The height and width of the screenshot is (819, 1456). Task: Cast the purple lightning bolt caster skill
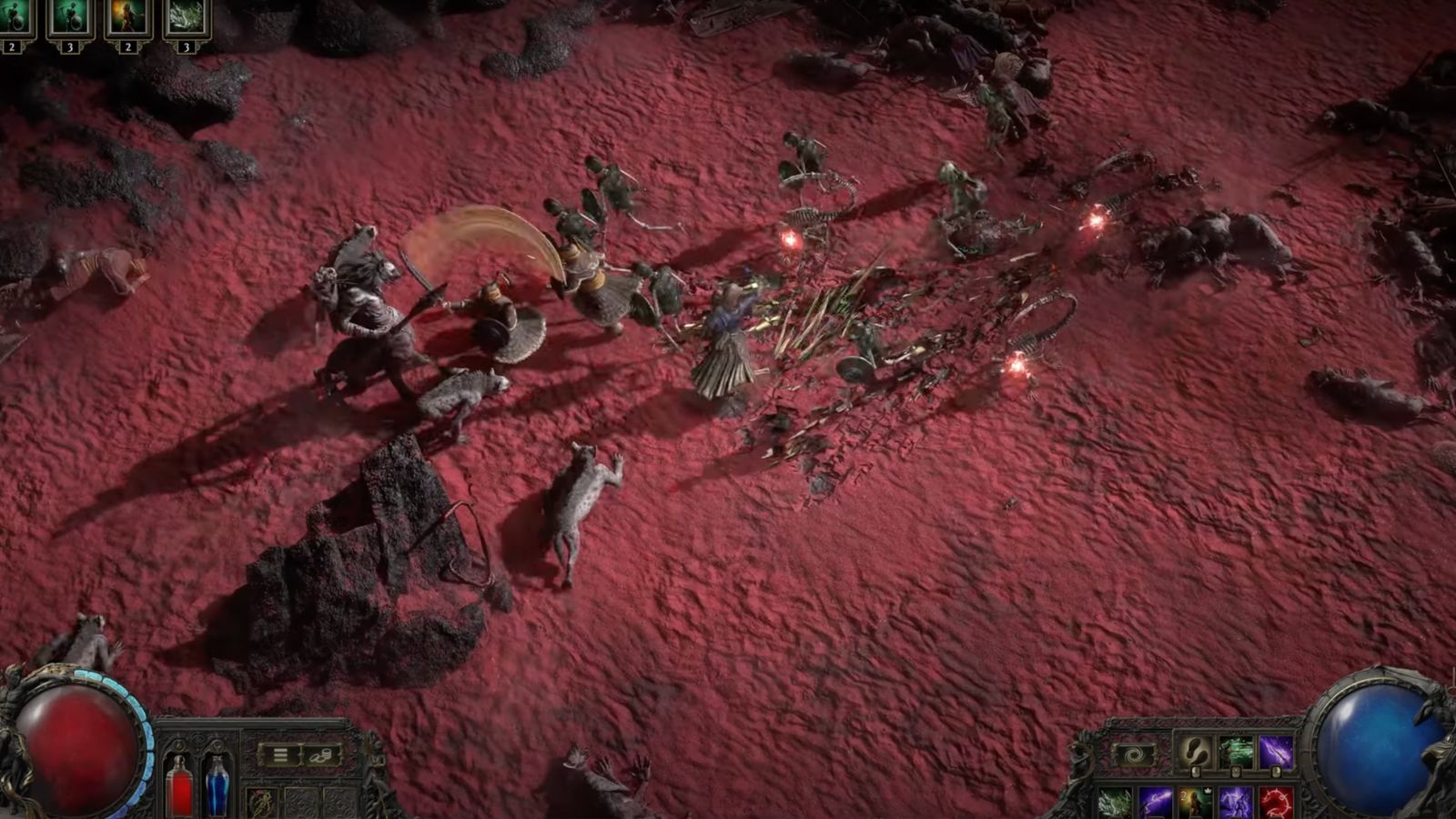[1155, 803]
